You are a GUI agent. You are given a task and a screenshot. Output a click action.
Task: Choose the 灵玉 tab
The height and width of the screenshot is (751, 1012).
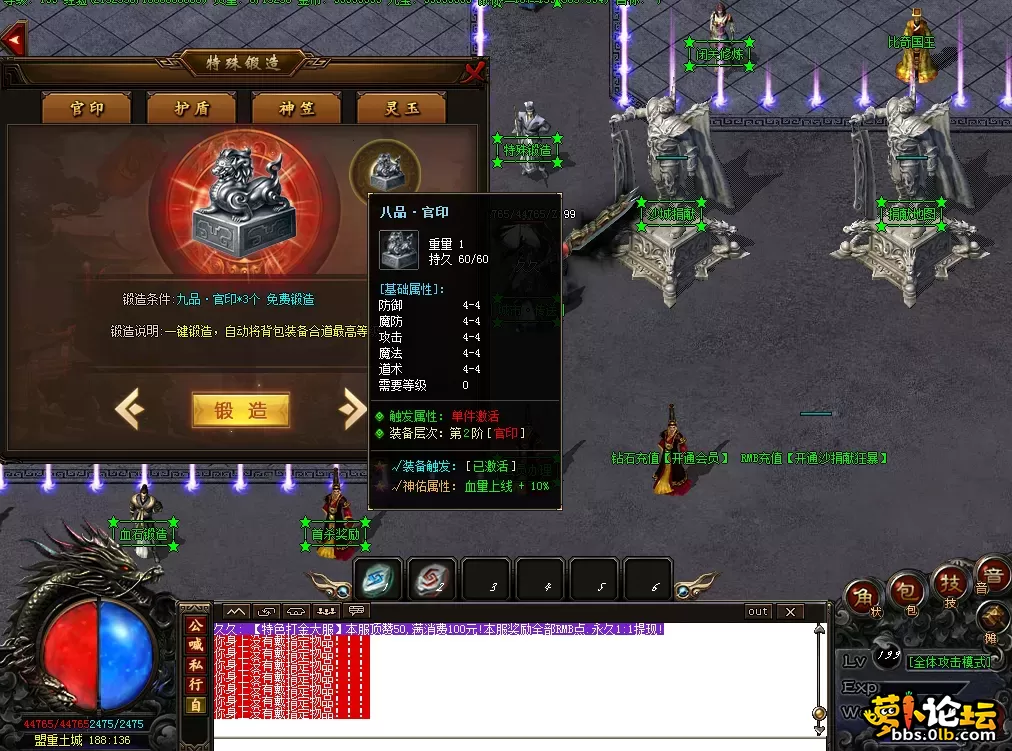point(401,108)
